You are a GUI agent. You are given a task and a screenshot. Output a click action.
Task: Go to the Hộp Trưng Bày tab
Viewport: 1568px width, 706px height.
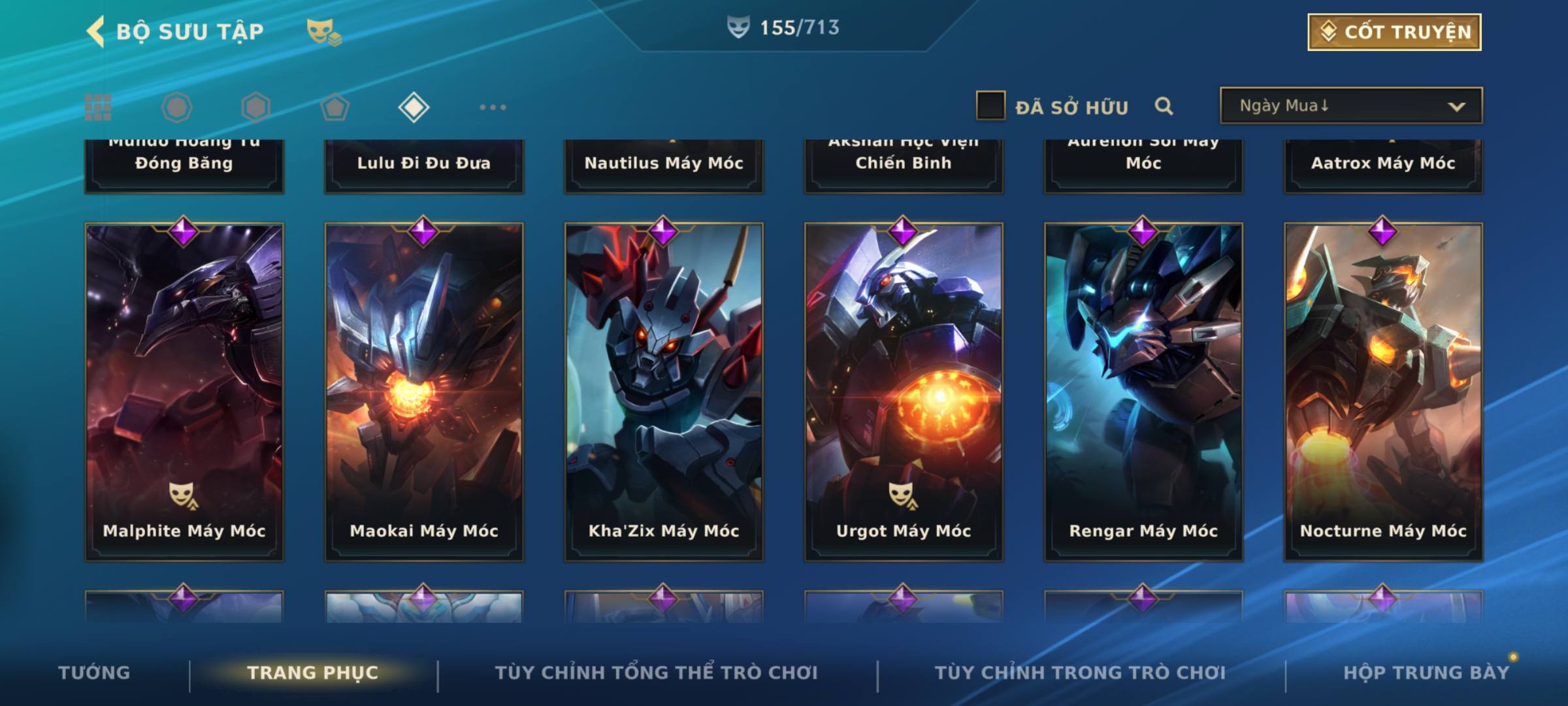[x=1426, y=673]
